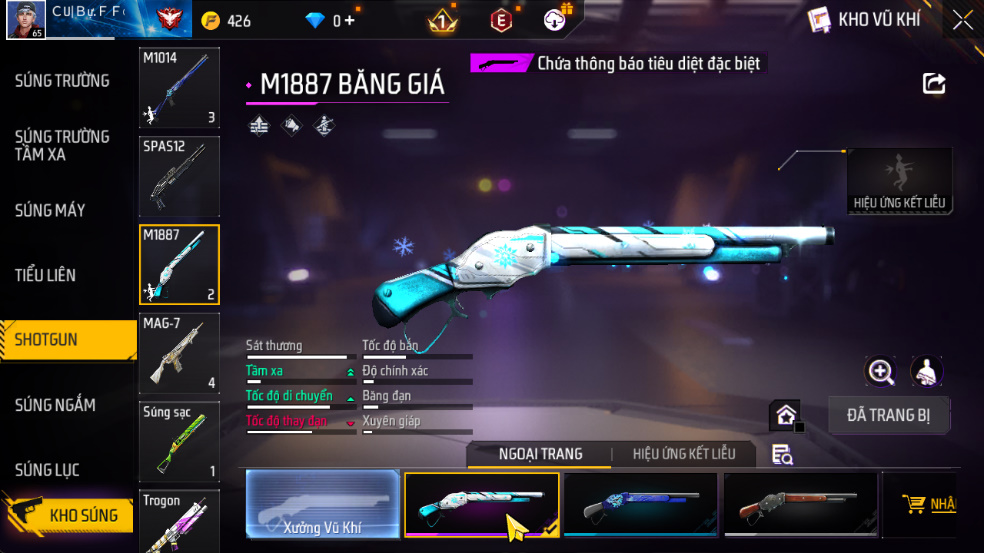Click the Đã Trang Bị button

[x=889, y=415]
